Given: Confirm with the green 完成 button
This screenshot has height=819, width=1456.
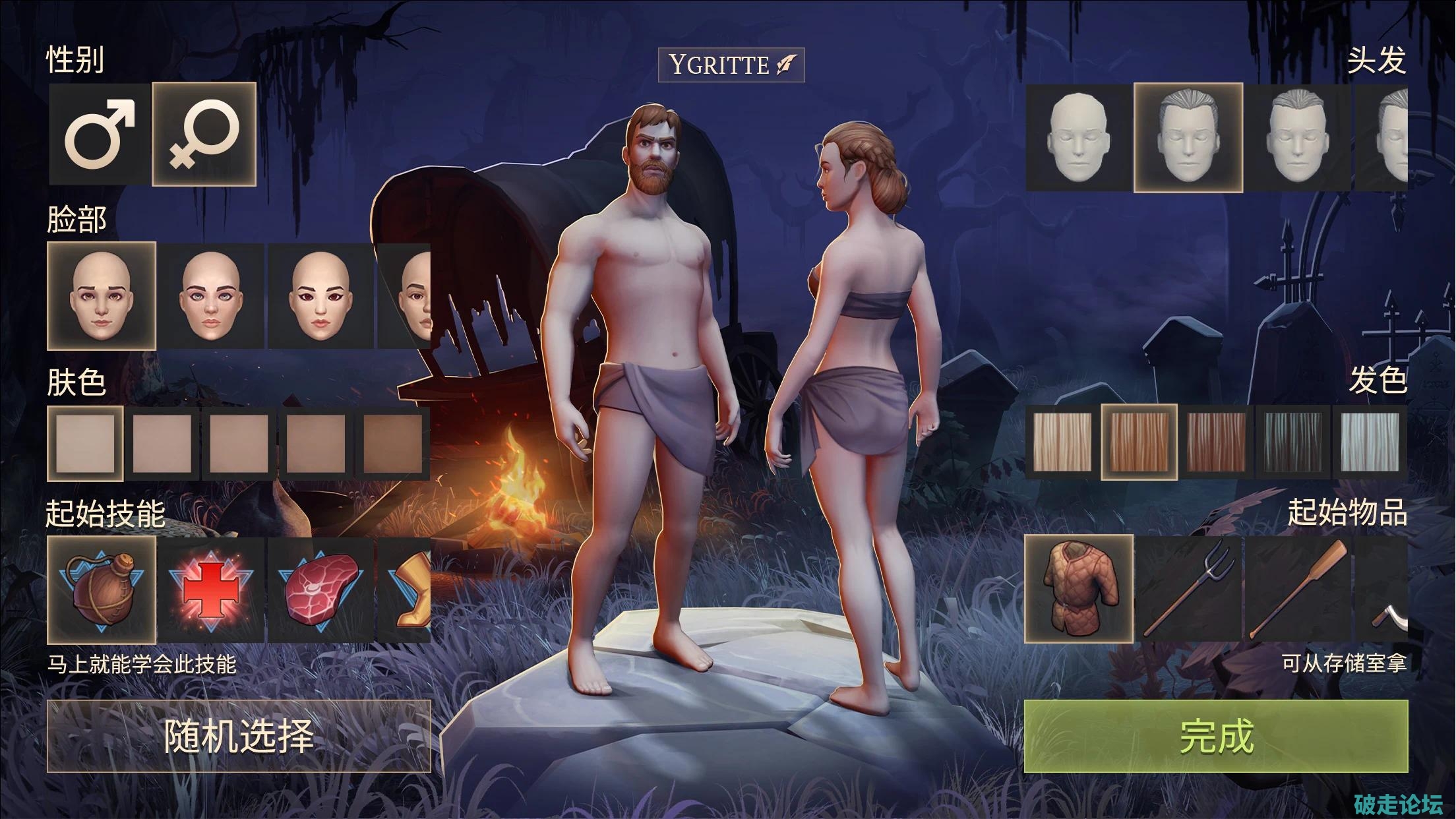Looking at the screenshot, I should (1215, 736).
